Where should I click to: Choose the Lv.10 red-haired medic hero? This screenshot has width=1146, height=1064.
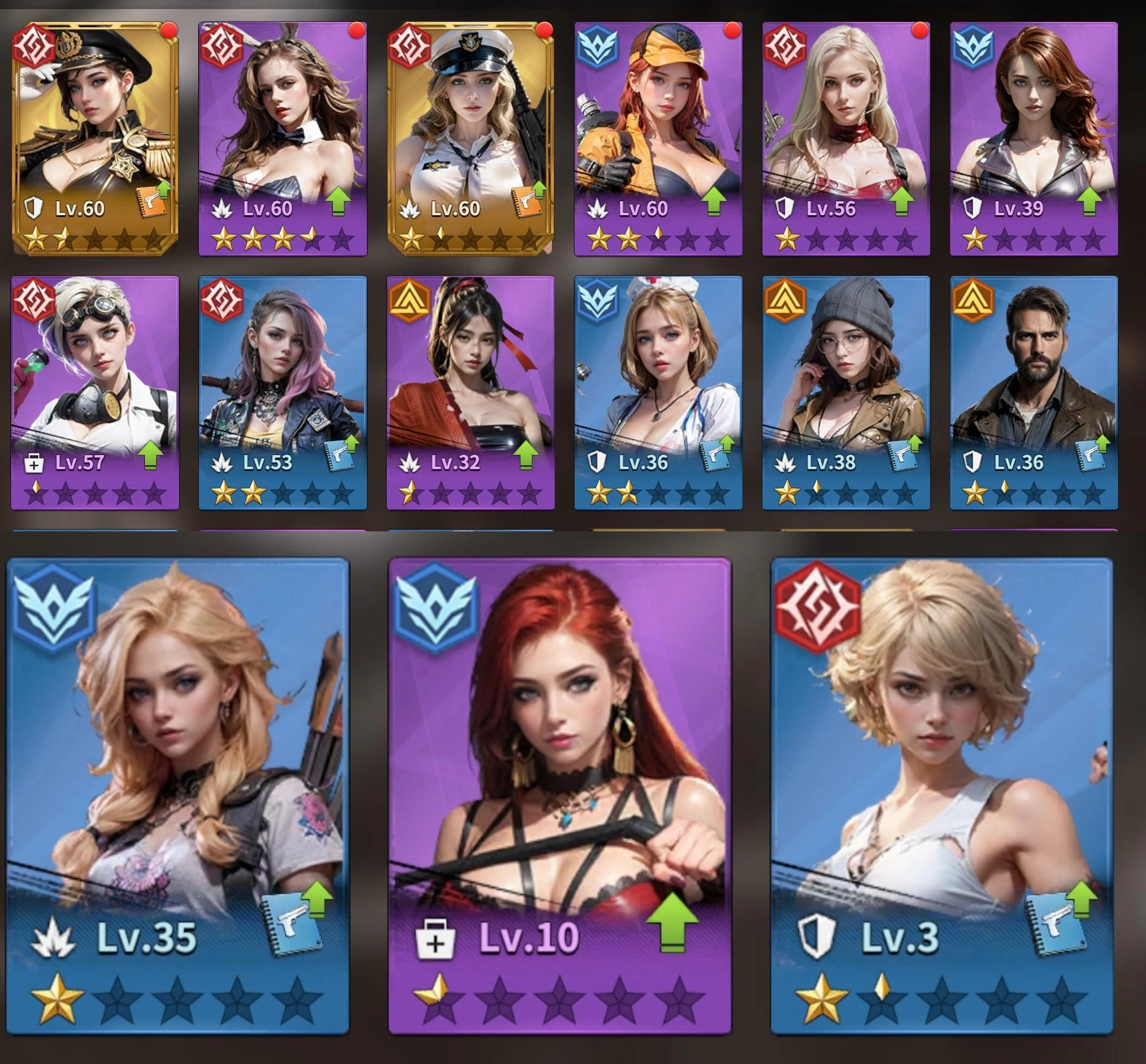coord(559,763)
